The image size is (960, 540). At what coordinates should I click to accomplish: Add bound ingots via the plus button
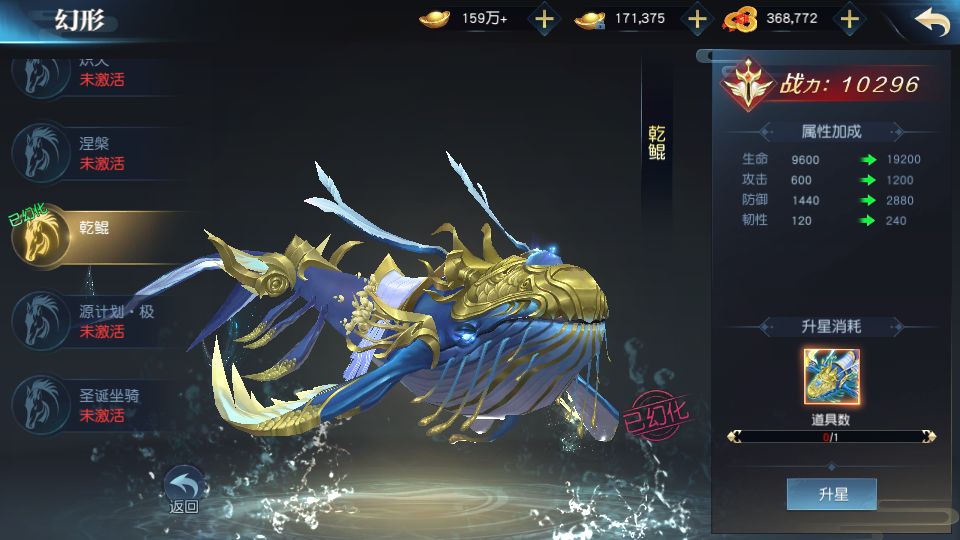click(x=697, y=19)
